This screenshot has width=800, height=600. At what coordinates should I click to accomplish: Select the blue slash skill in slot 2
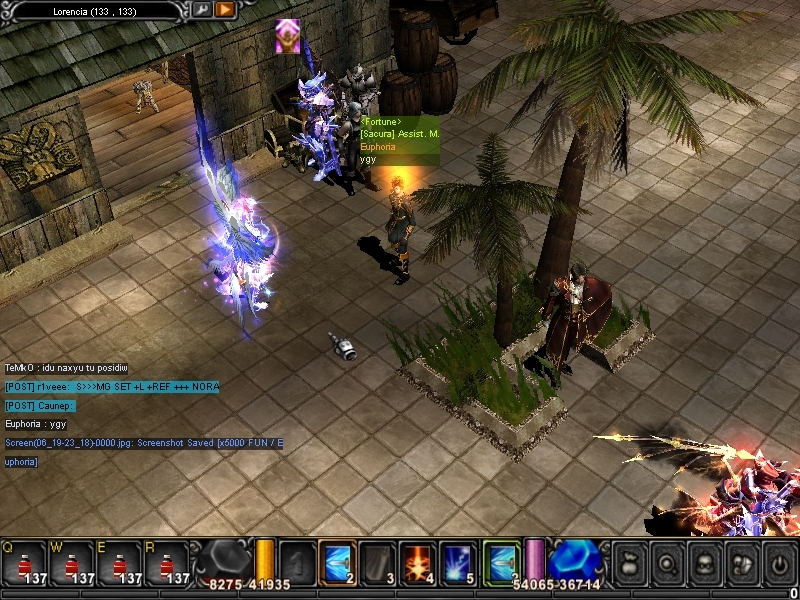(337, 562)
